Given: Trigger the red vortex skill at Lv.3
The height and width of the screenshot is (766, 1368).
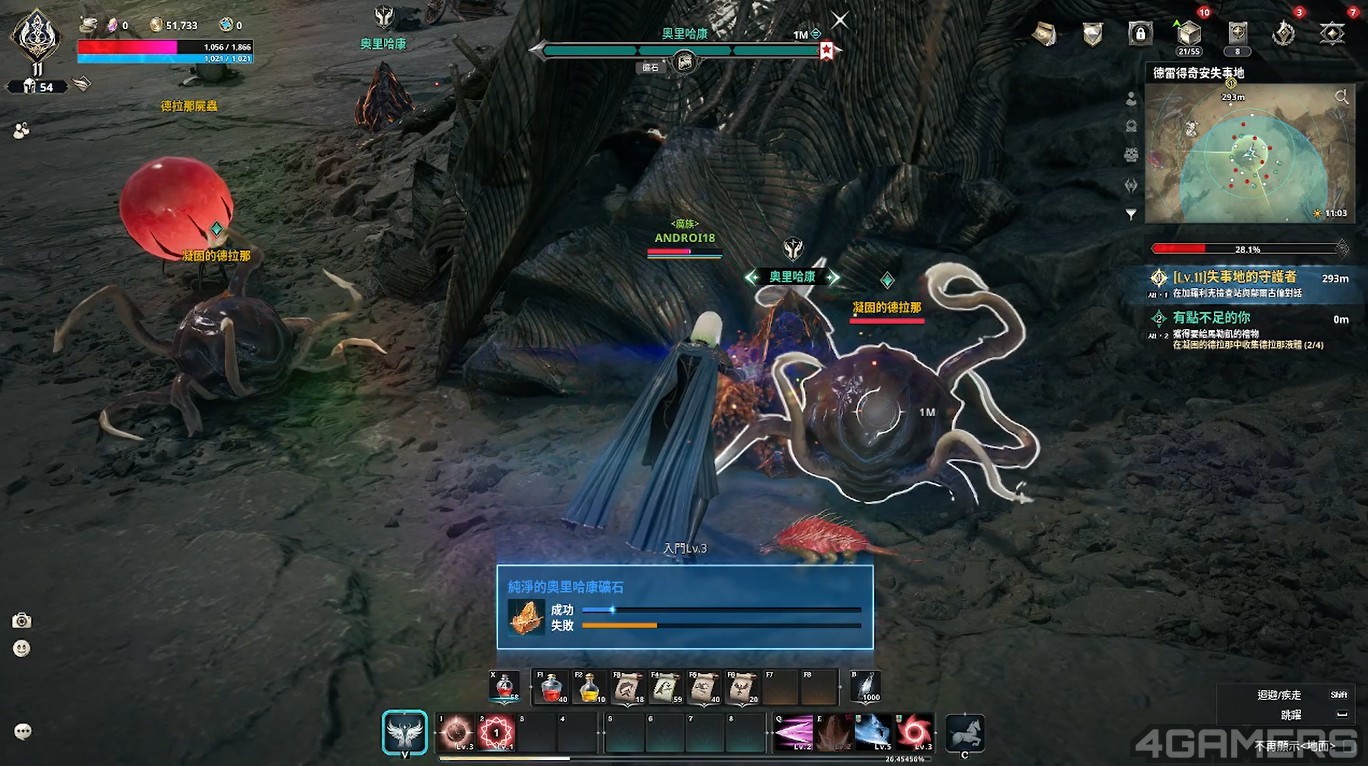Looking at the screenshot, I should point(913,733).
